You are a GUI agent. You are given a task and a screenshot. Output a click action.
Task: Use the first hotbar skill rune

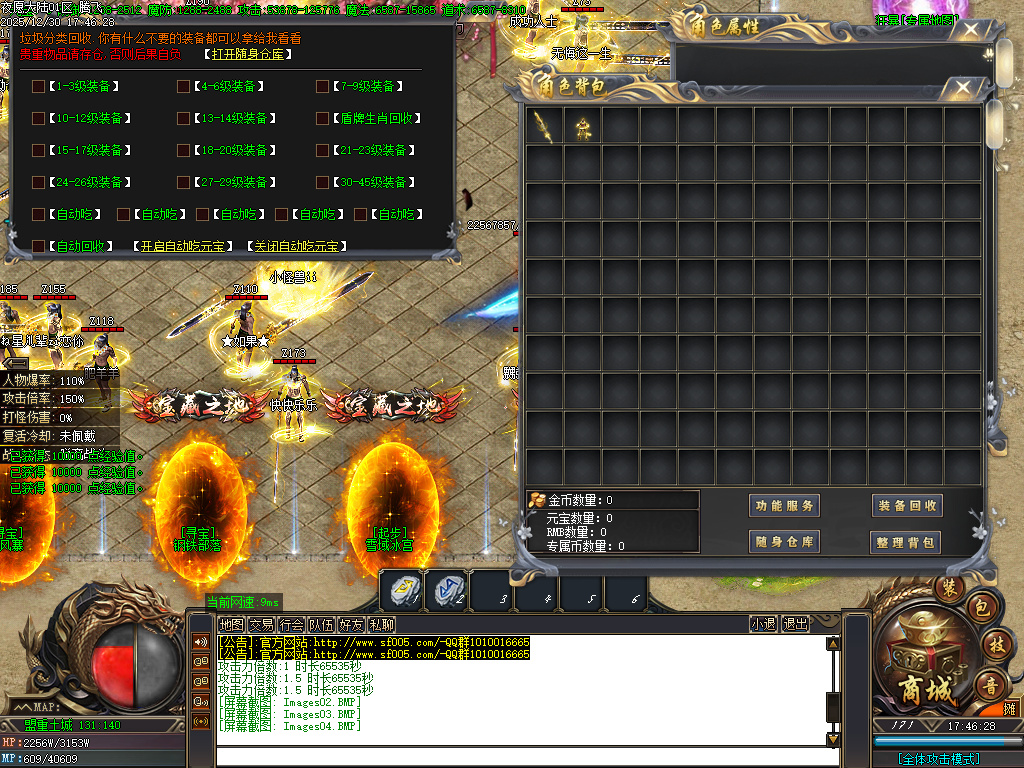(404, 590)
